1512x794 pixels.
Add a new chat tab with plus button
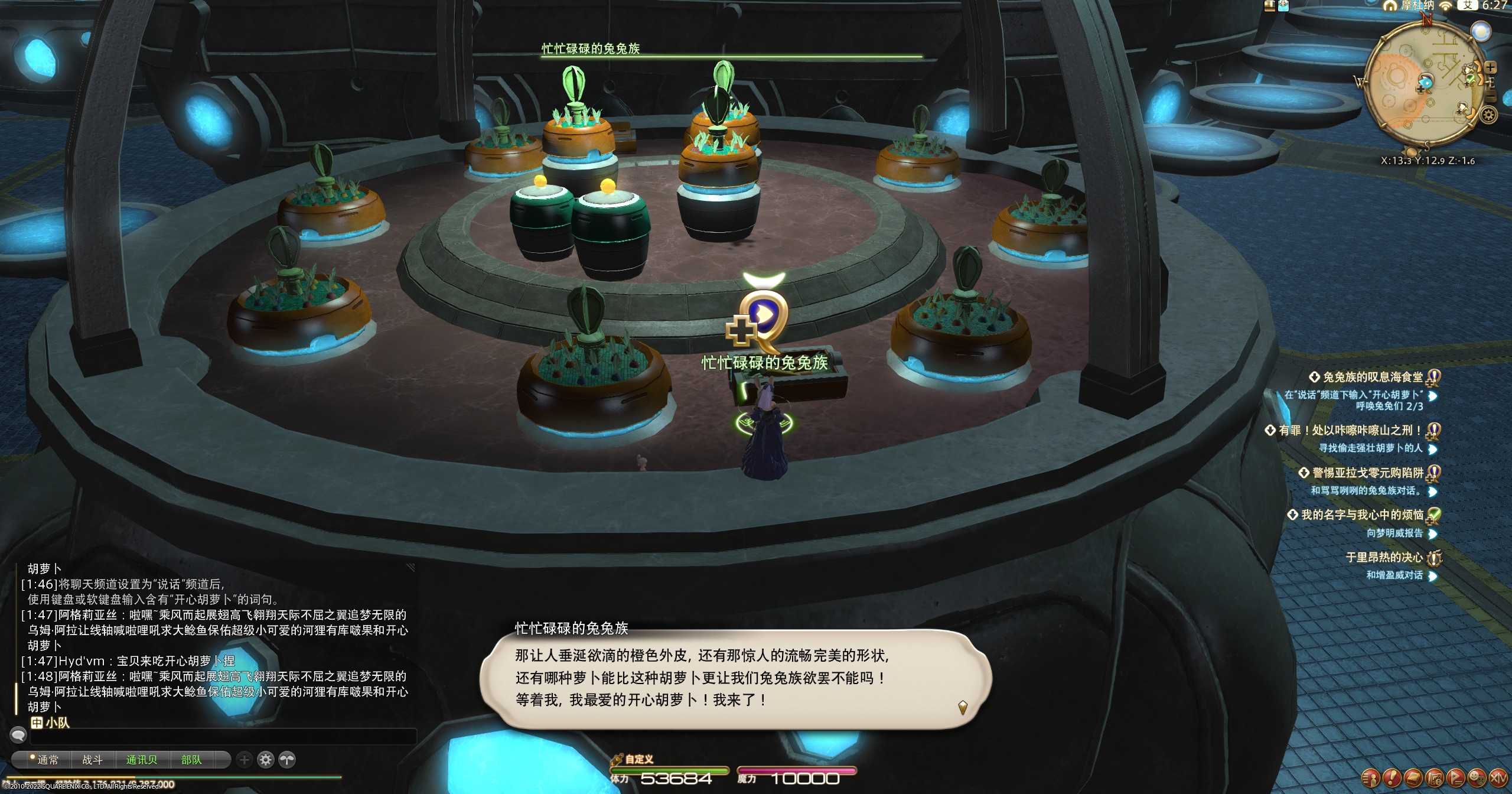pyautogui.click(x=245, y=760)
